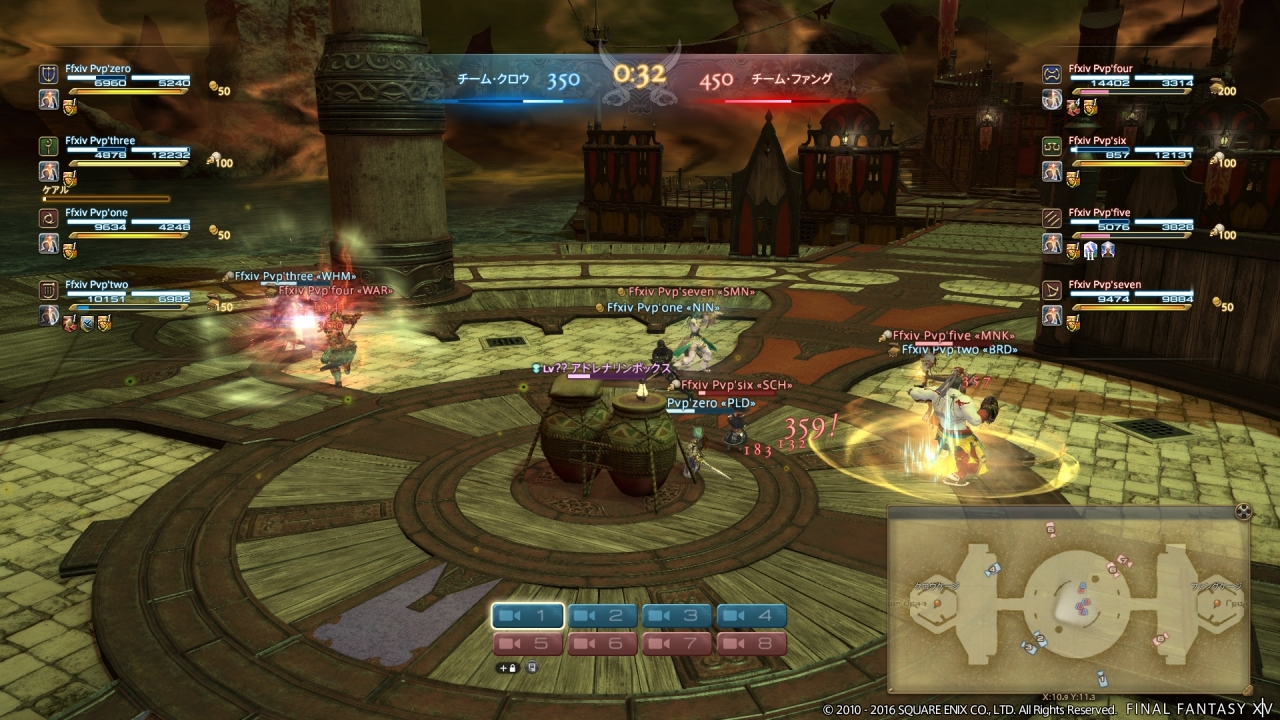Image resolution: width=1280 pixels, height=720 pixels.
Task: Toggle the camera lock icon
Action: [508, 667]
